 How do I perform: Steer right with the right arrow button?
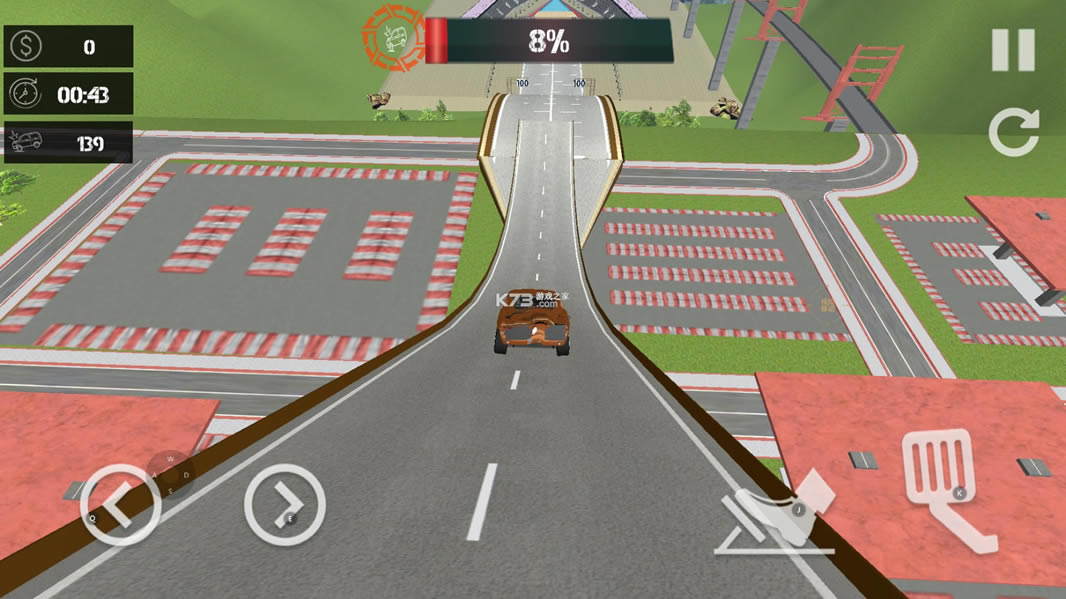[x=285, y=504]
